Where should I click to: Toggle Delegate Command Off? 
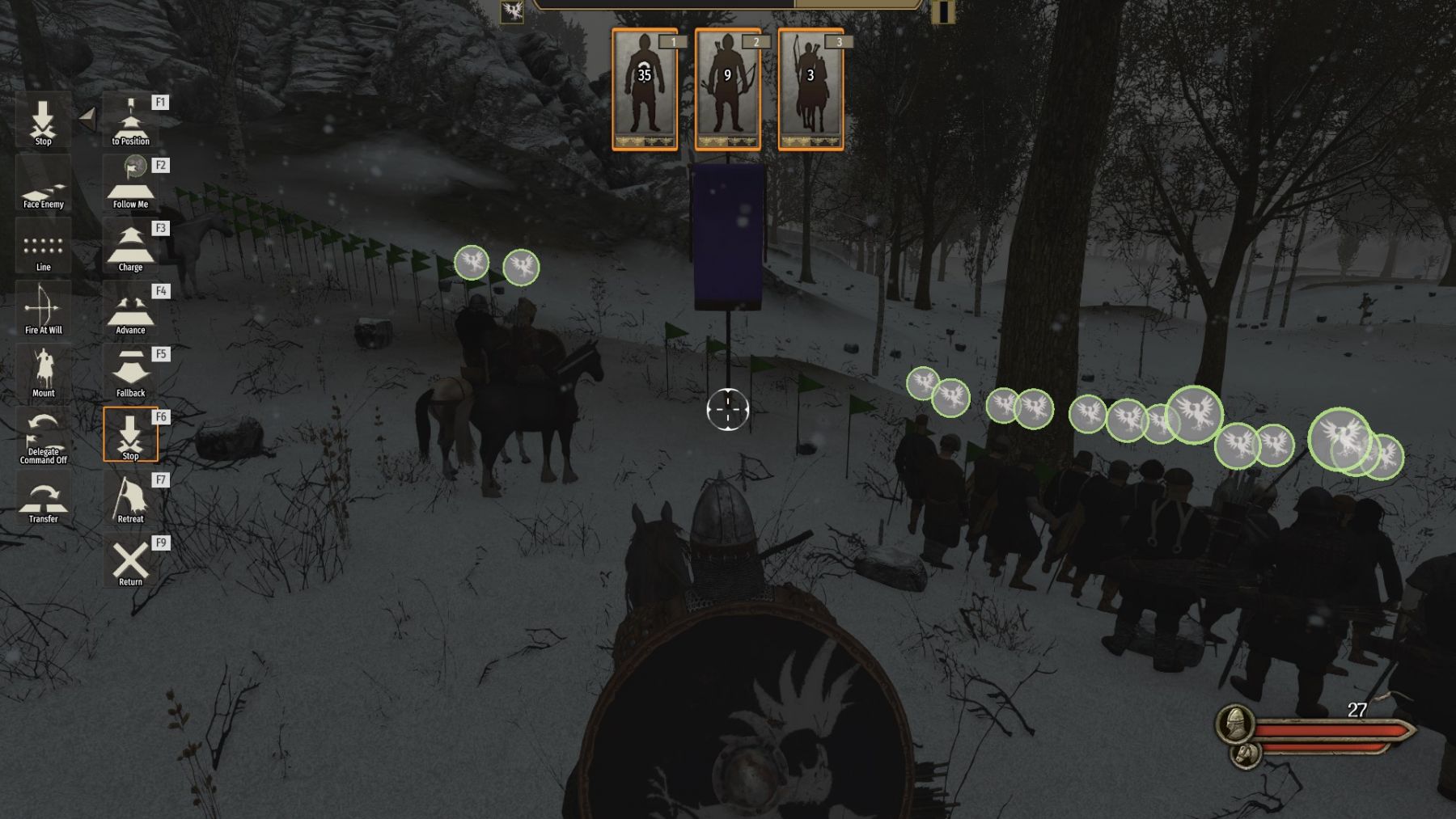pyautogui.click(x=43, y=437)
